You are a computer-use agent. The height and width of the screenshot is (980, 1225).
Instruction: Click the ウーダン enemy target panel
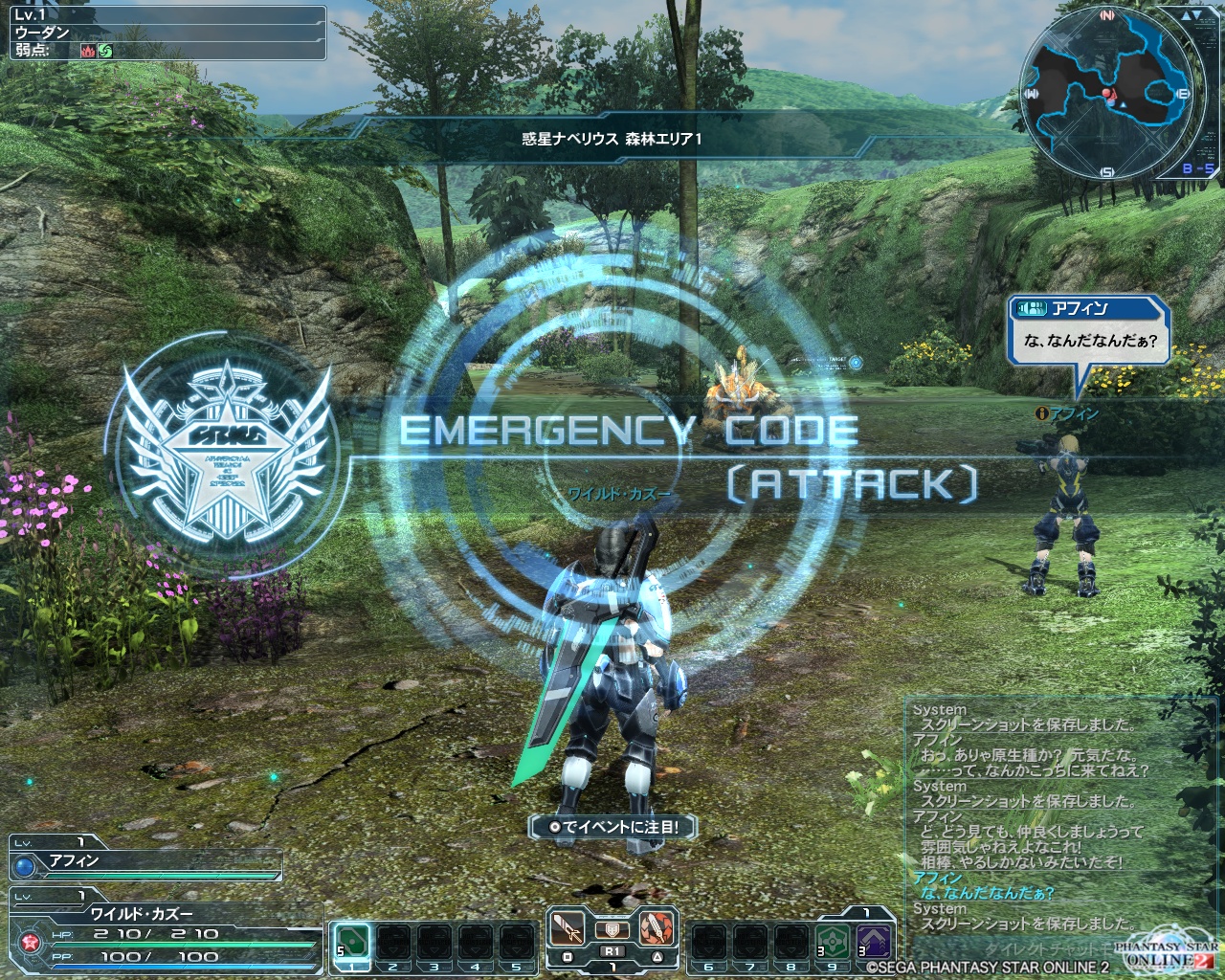click(163, 33)
